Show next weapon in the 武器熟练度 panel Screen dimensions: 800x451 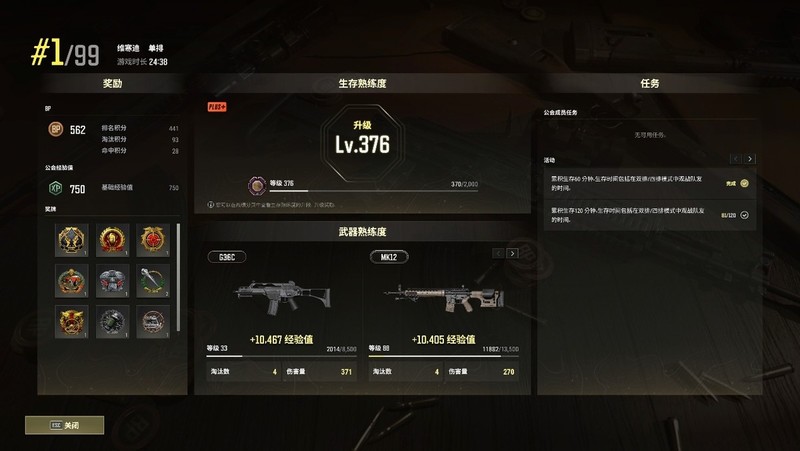point(513,254)
